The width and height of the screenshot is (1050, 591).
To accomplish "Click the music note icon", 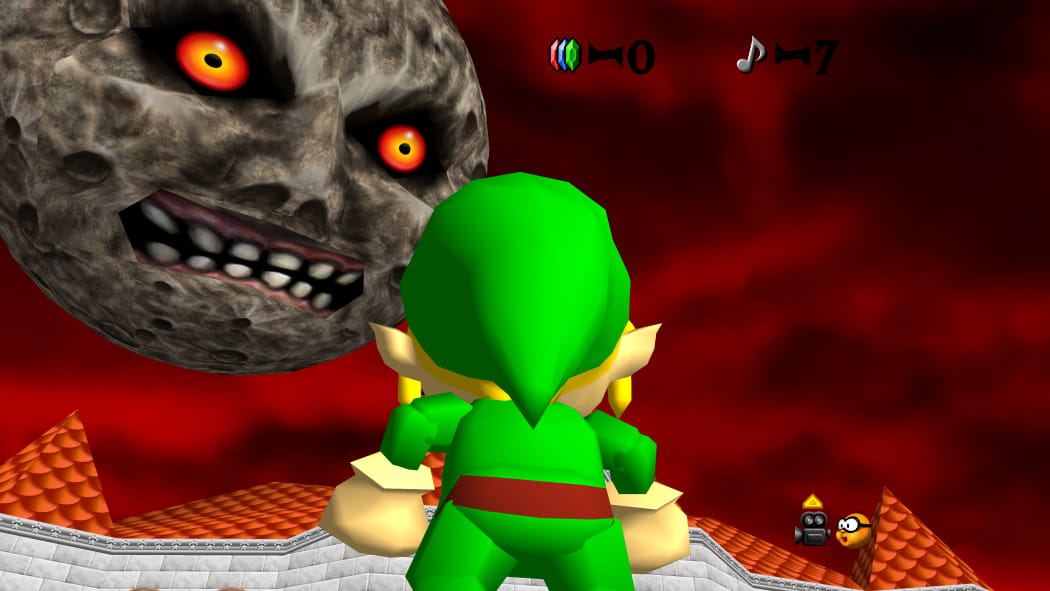I will [x=750, y=54].
